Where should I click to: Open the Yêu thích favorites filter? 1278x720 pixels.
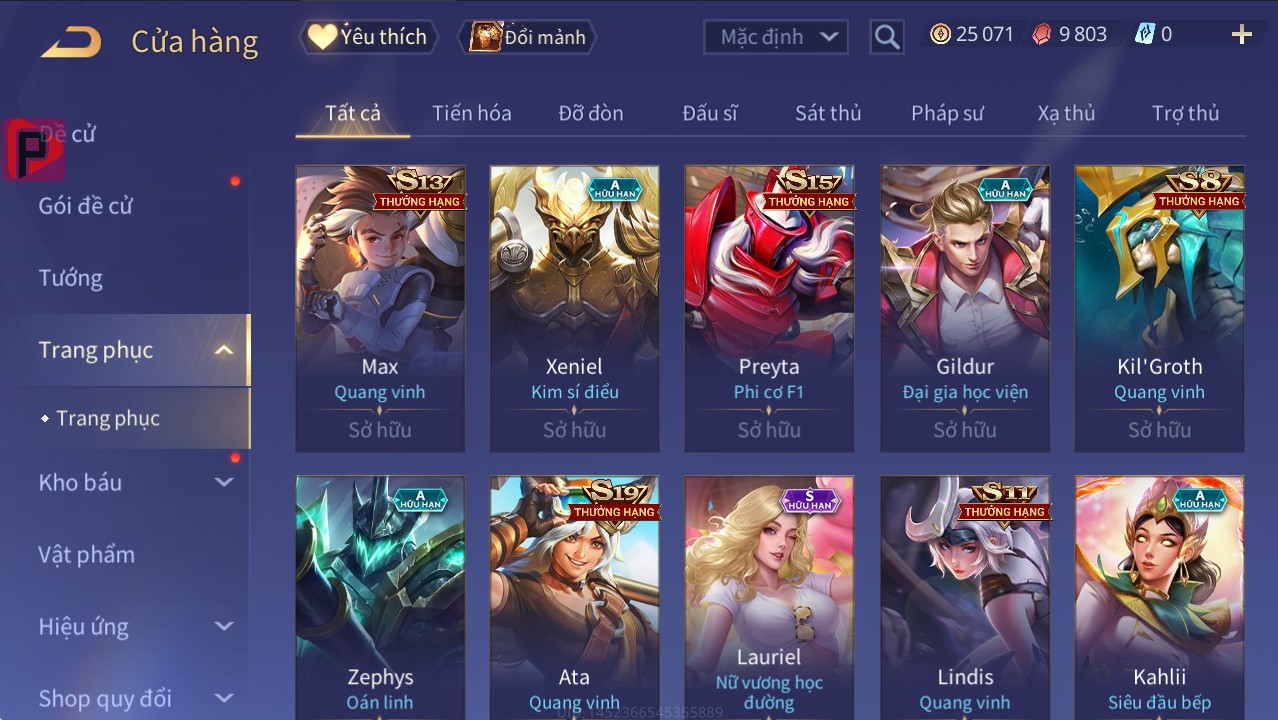pyautogui.click(x=367, y=37)
